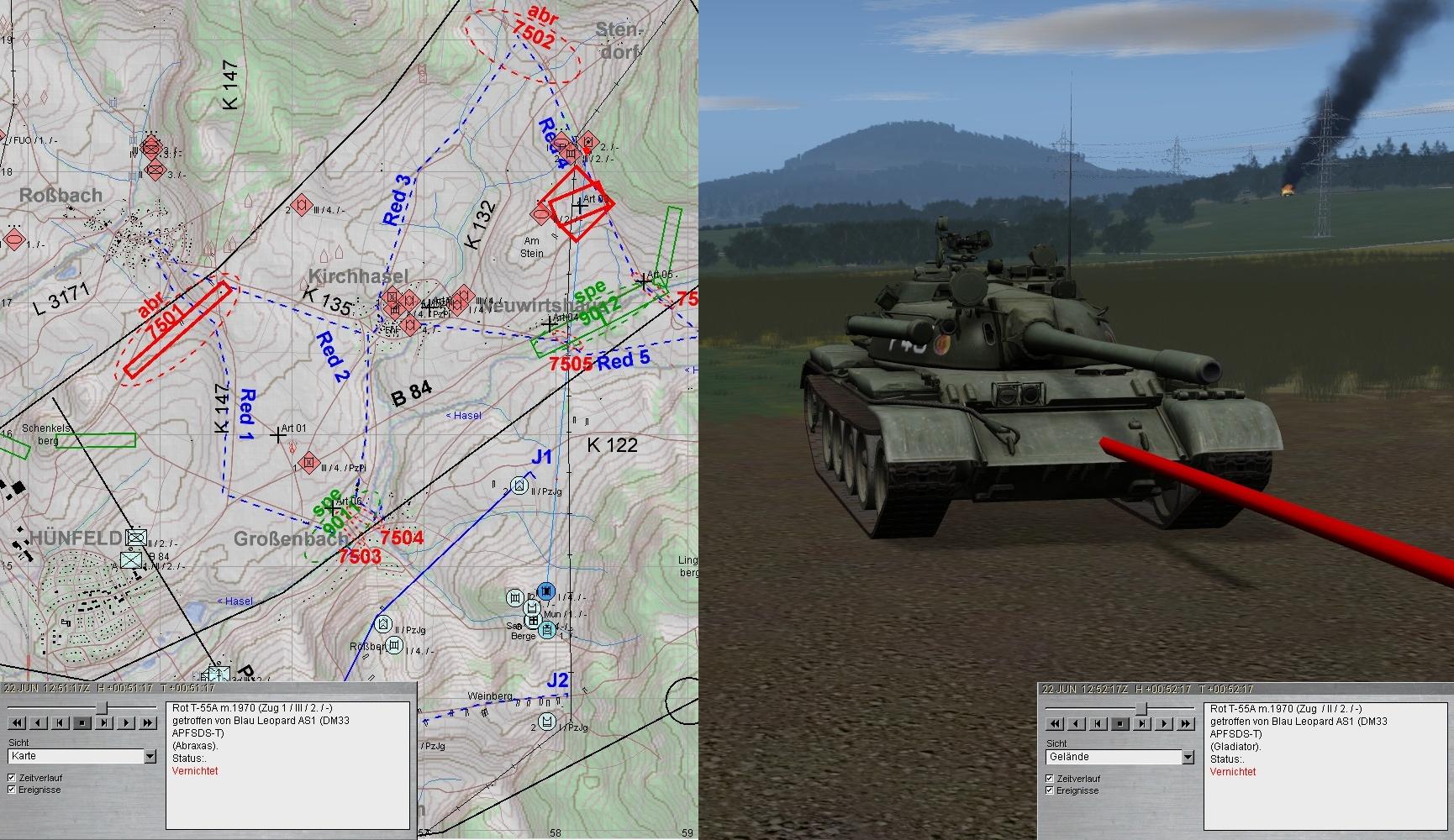Fast rewind the Gelände panel replay
1454x840 pixels.
1055,723
